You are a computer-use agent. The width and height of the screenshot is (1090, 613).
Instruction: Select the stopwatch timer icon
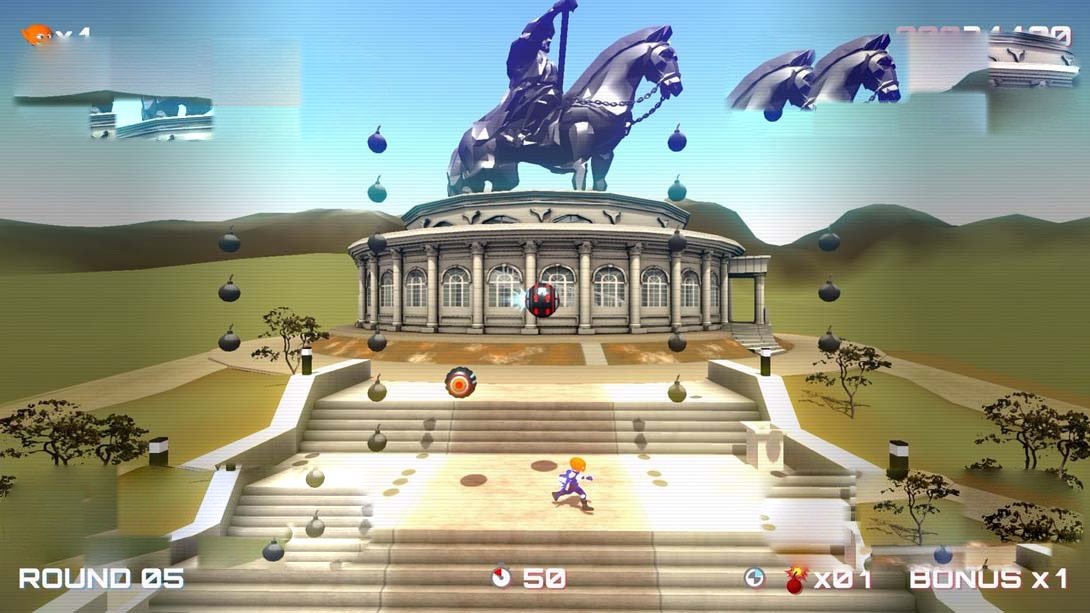[502, 577]
